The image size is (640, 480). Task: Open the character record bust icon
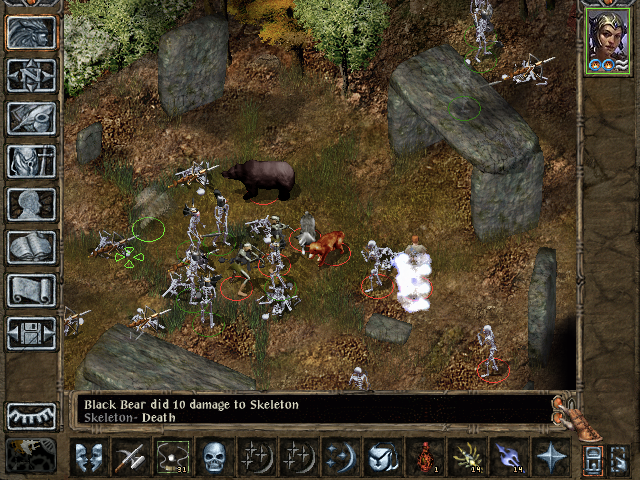(x=31, y=205)
